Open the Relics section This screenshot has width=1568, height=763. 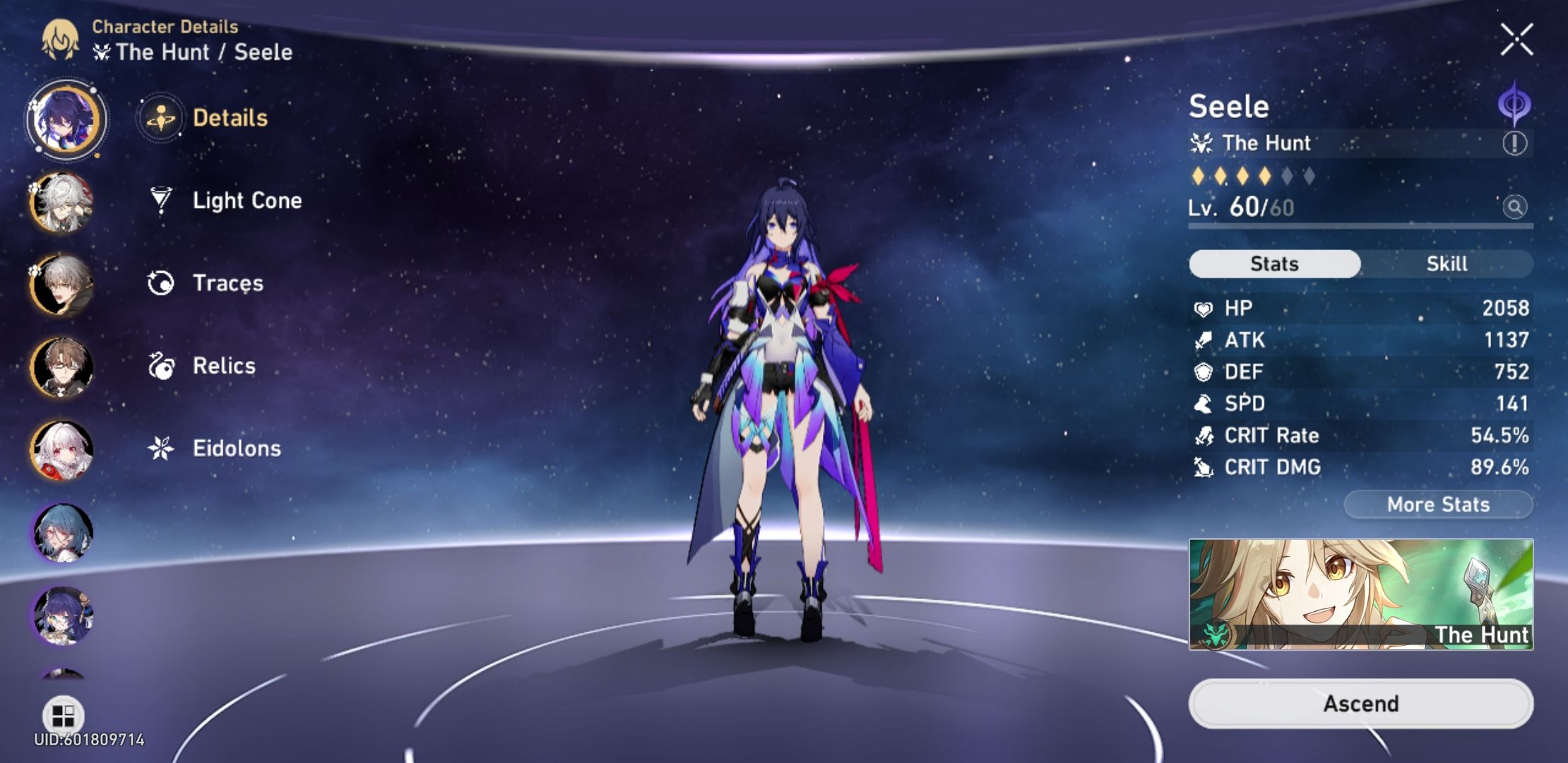(223, 366)
